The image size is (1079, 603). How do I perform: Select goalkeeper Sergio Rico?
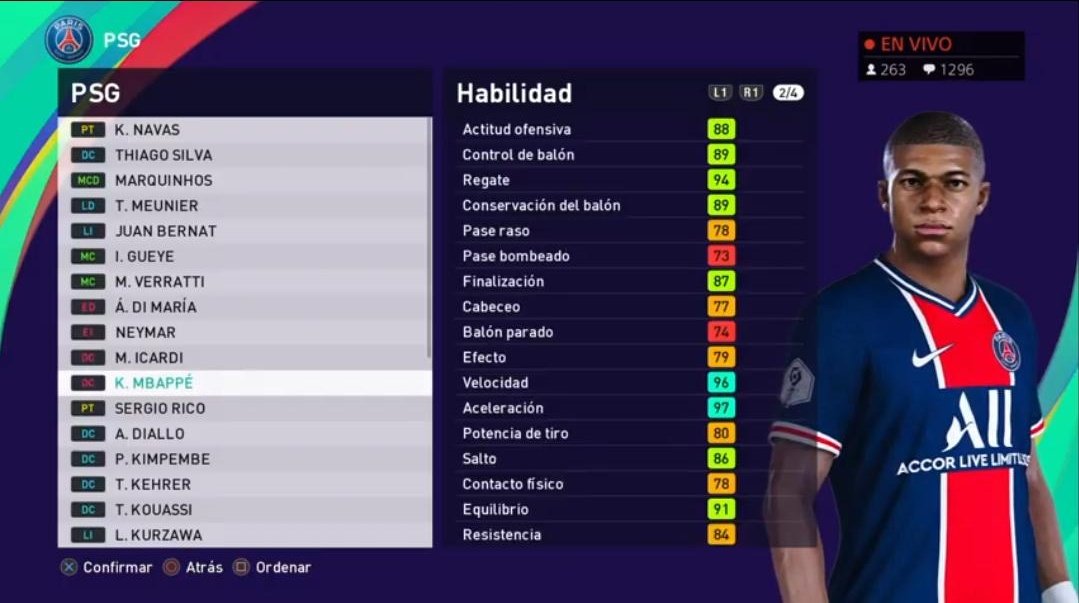click(245, 408)
